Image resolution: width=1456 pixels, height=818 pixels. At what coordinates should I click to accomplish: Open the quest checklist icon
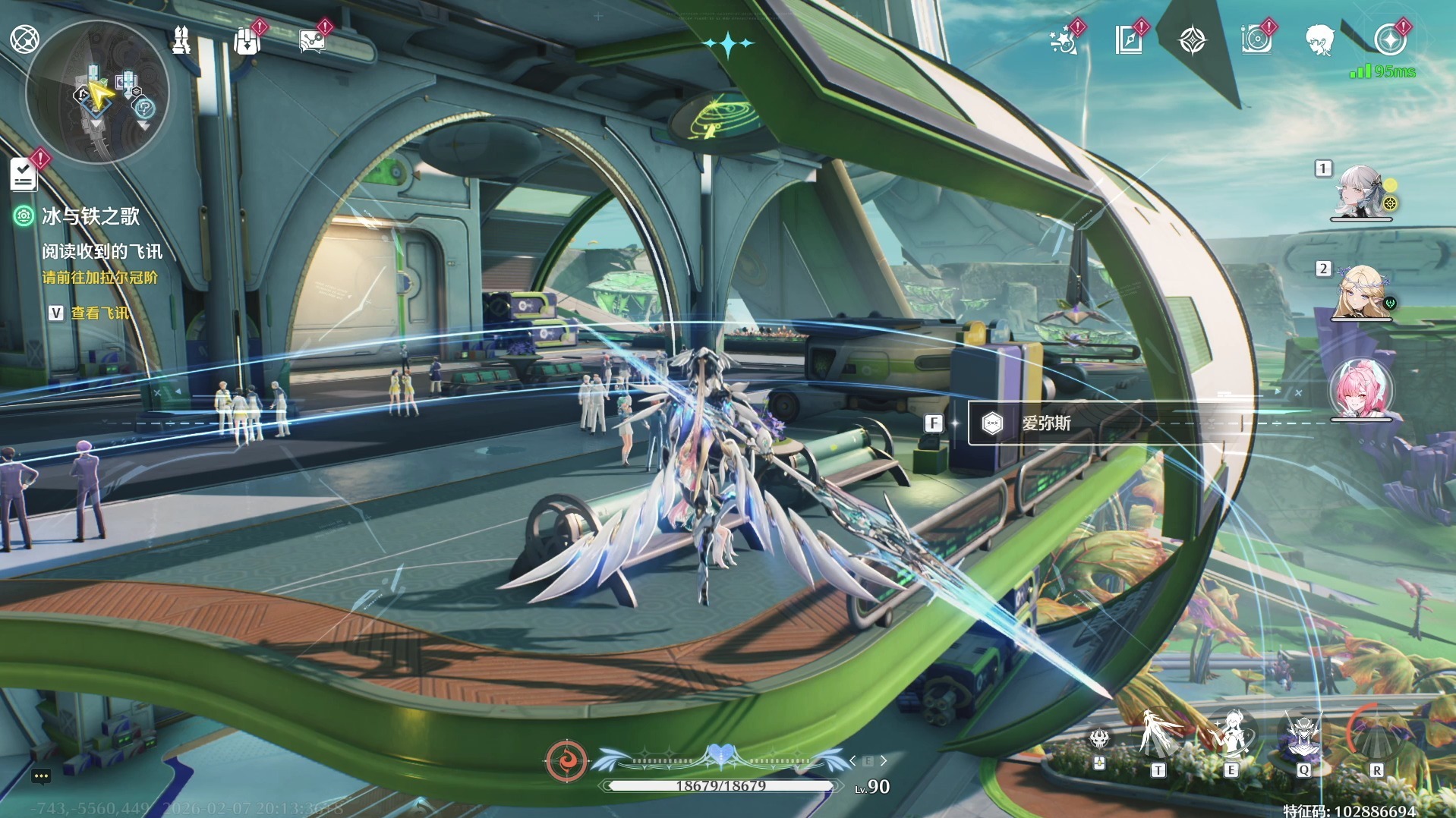coord(24,174)
